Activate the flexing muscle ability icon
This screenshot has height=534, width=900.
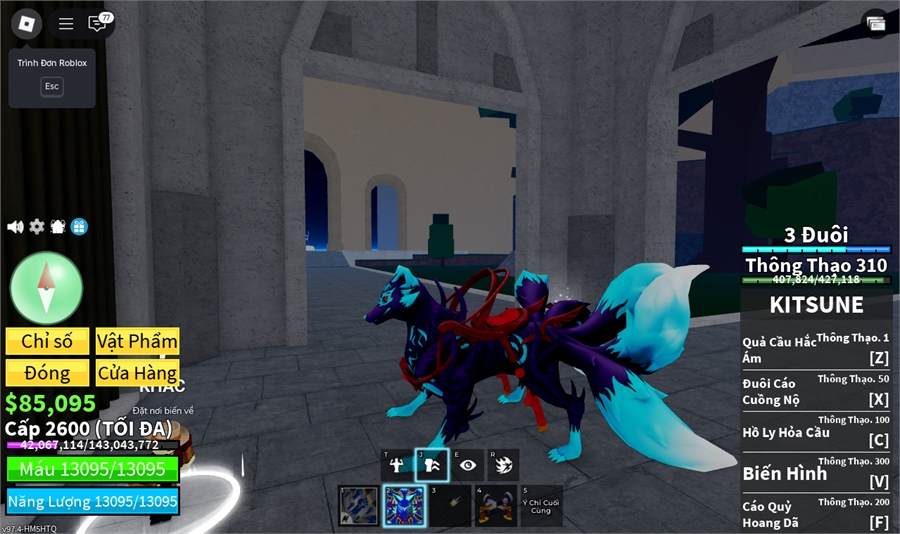397,465
